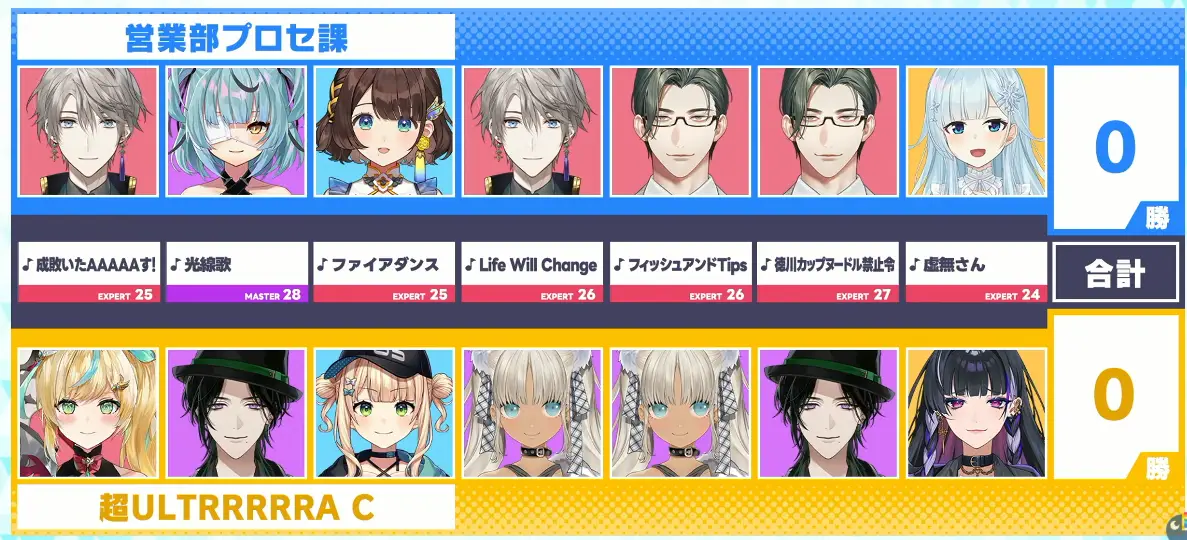Select the 営業部プロセ課 team name banner
The height and width of the screenshot is (540, 1187).
click(x=236, y=38)
